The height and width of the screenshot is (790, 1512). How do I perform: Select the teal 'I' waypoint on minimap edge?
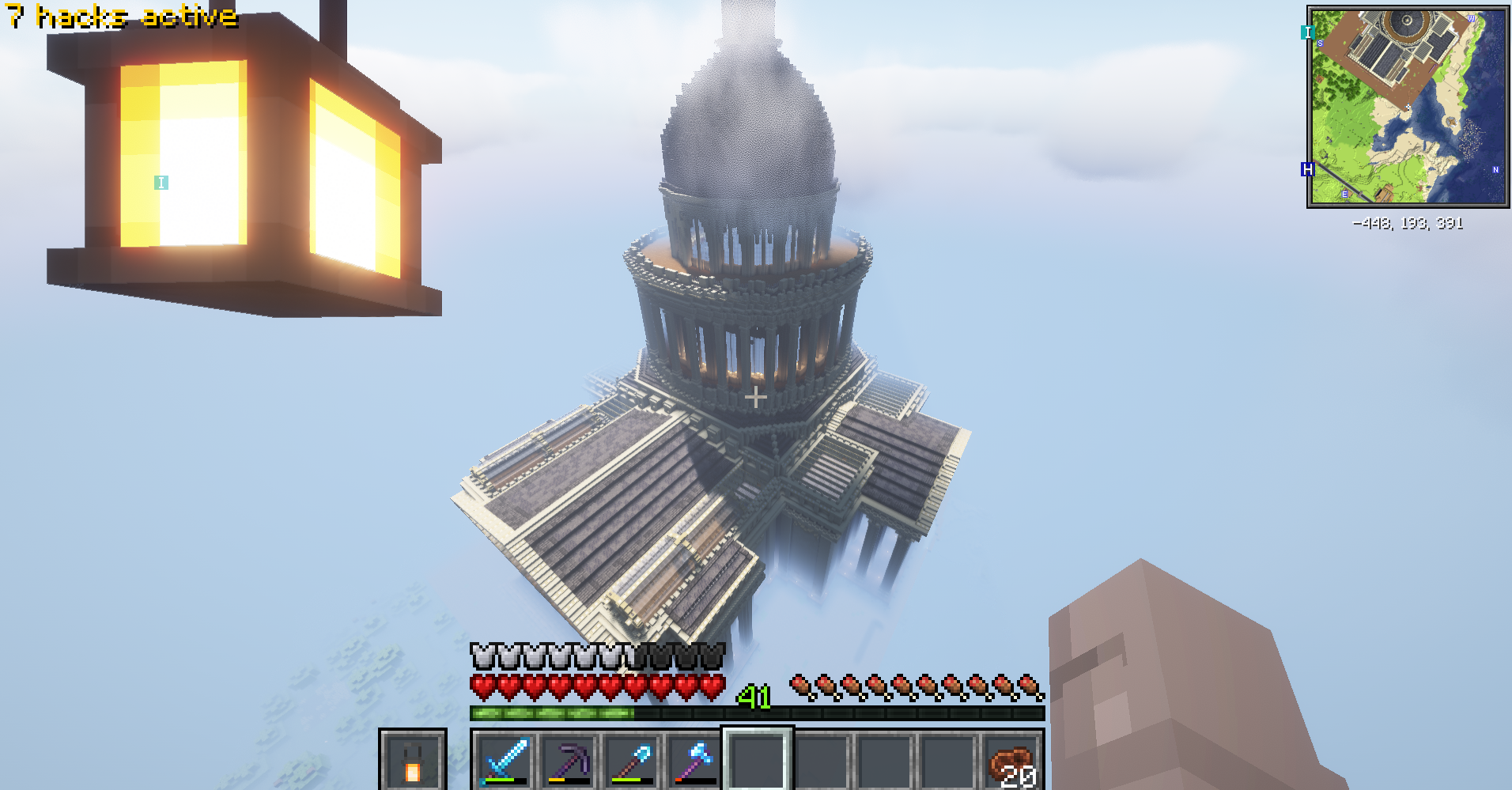coord(1307,32)
